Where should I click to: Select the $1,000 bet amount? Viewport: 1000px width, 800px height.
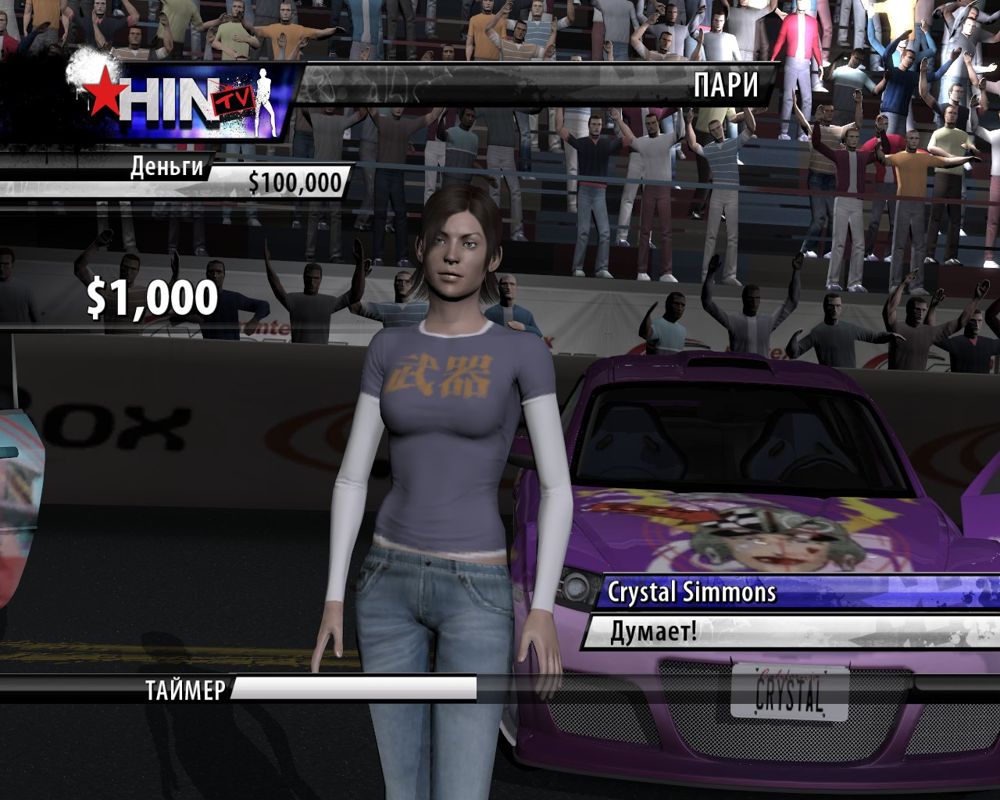pos(152,298)
